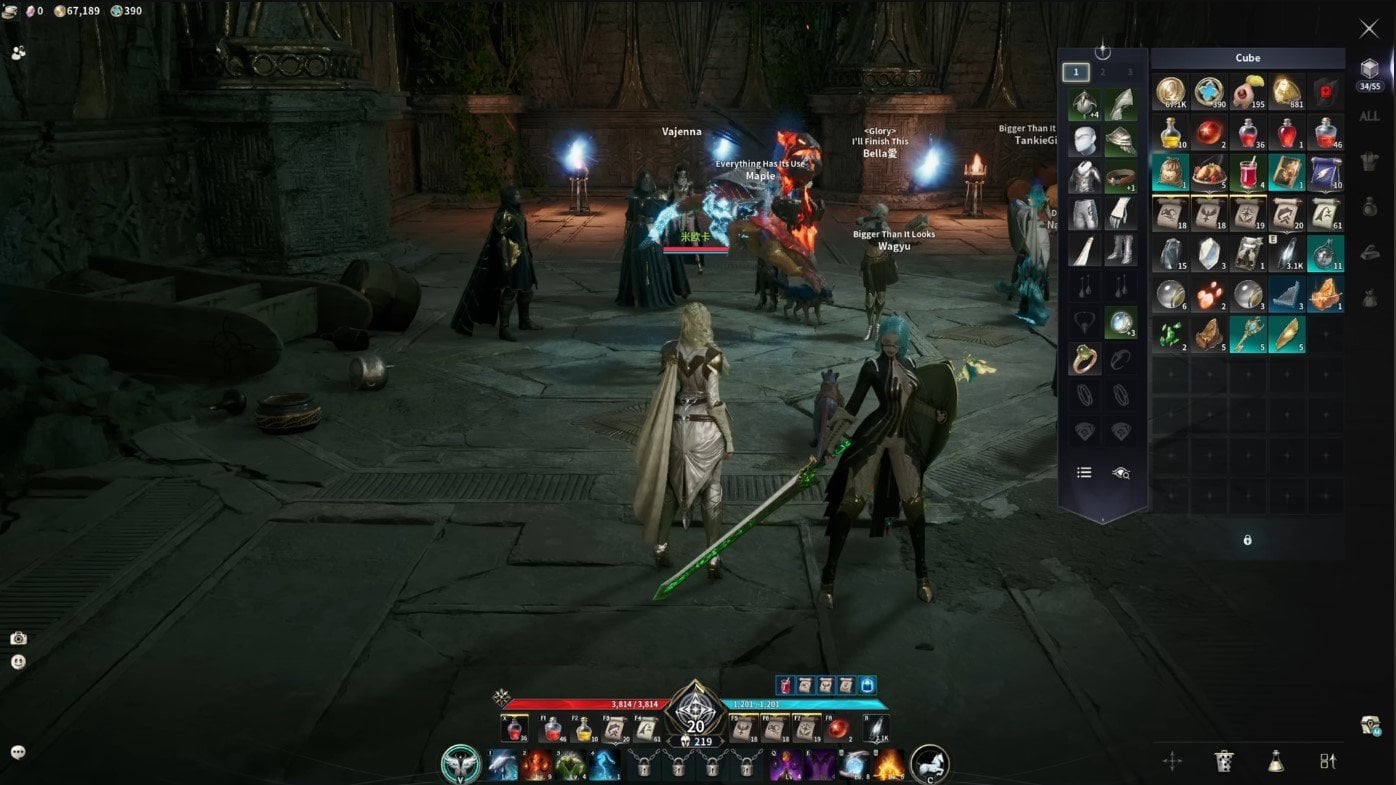The height and width of the screenshot is (785, 1396).
Task: Pick the roast food dish item
Action: point(1209,172)
